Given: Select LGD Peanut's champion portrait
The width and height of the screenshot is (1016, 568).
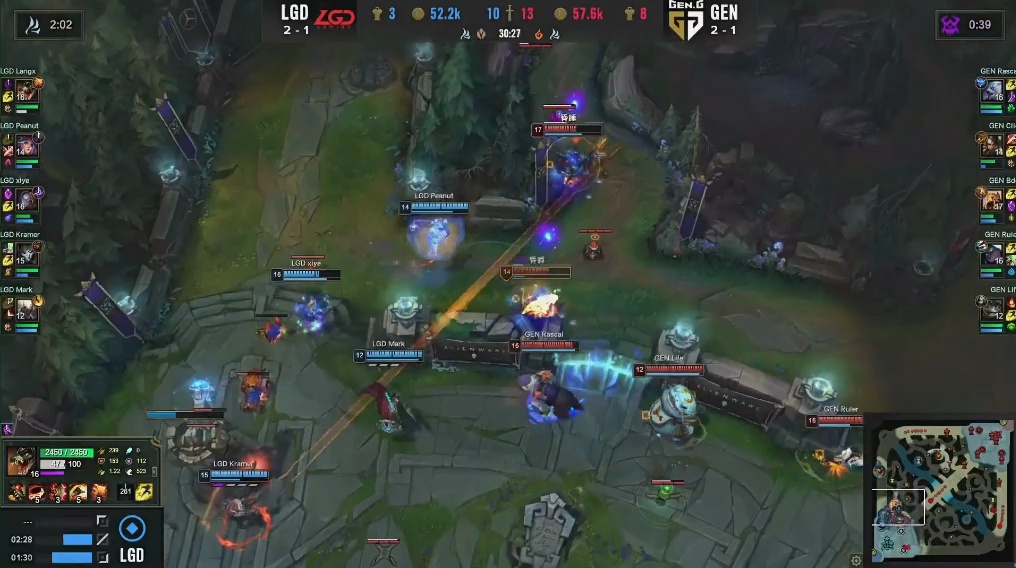Looking at the screenshot, I should coord(25,146).
